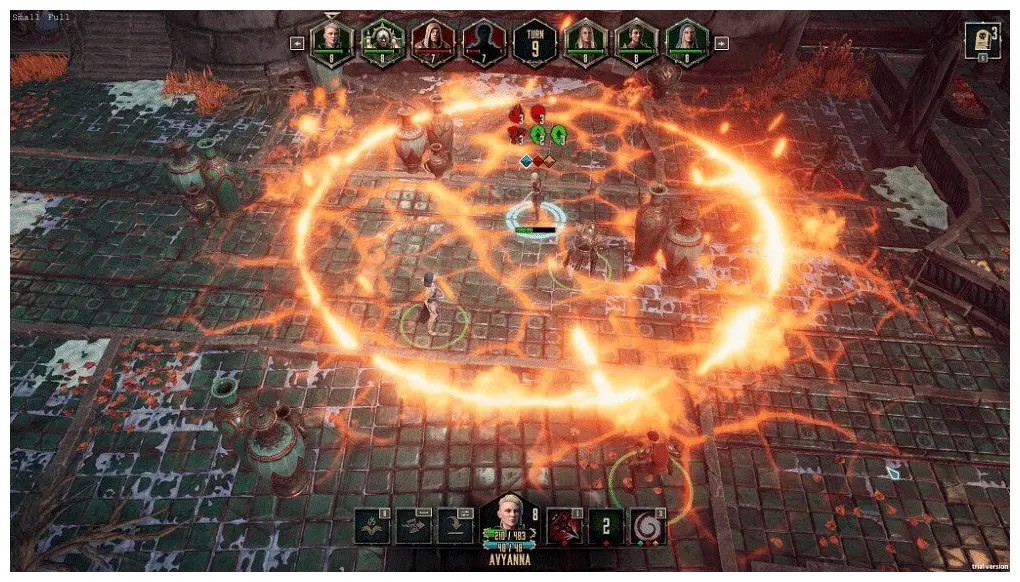Select the helmeted knight's turn order portrait

coord(381,41)
